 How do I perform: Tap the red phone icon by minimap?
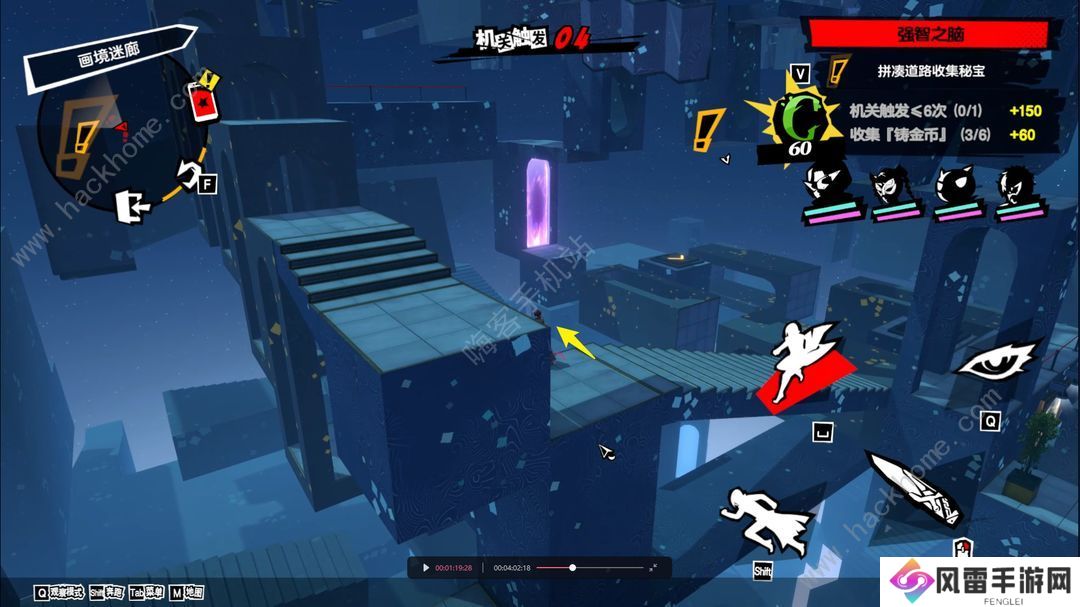point(204,101)
